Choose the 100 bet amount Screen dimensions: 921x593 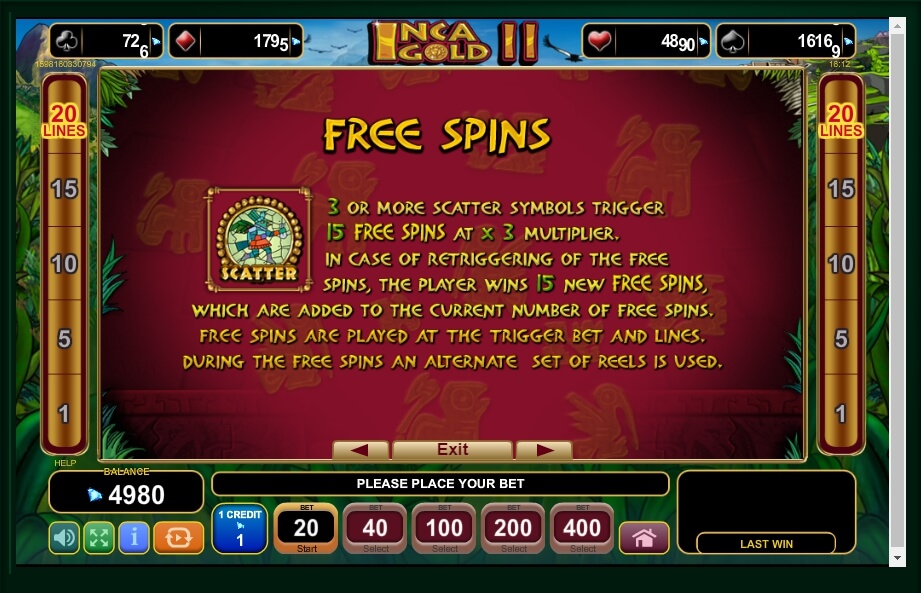click(x=444, y=528)
